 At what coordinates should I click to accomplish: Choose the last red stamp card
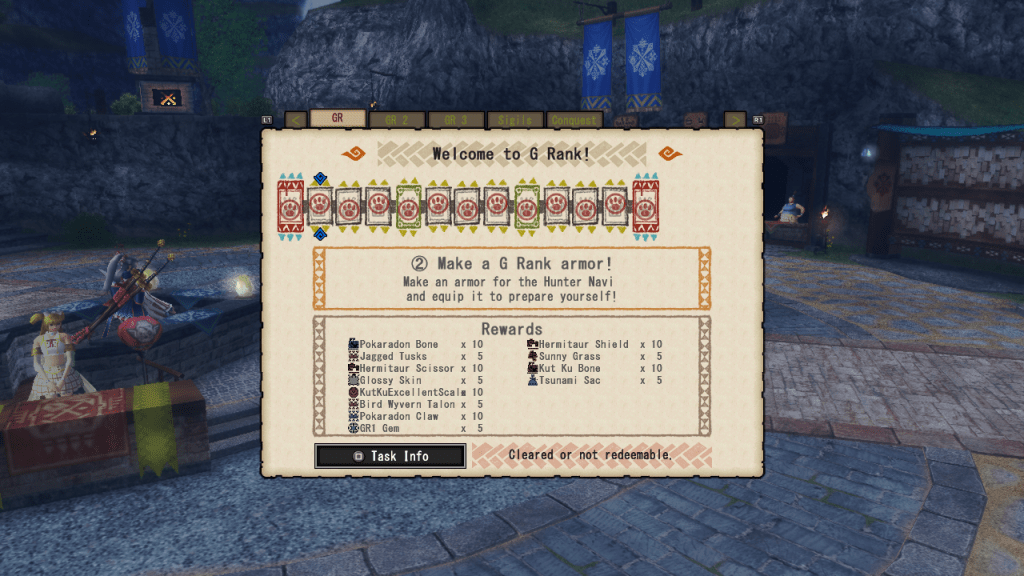point(645,206)
